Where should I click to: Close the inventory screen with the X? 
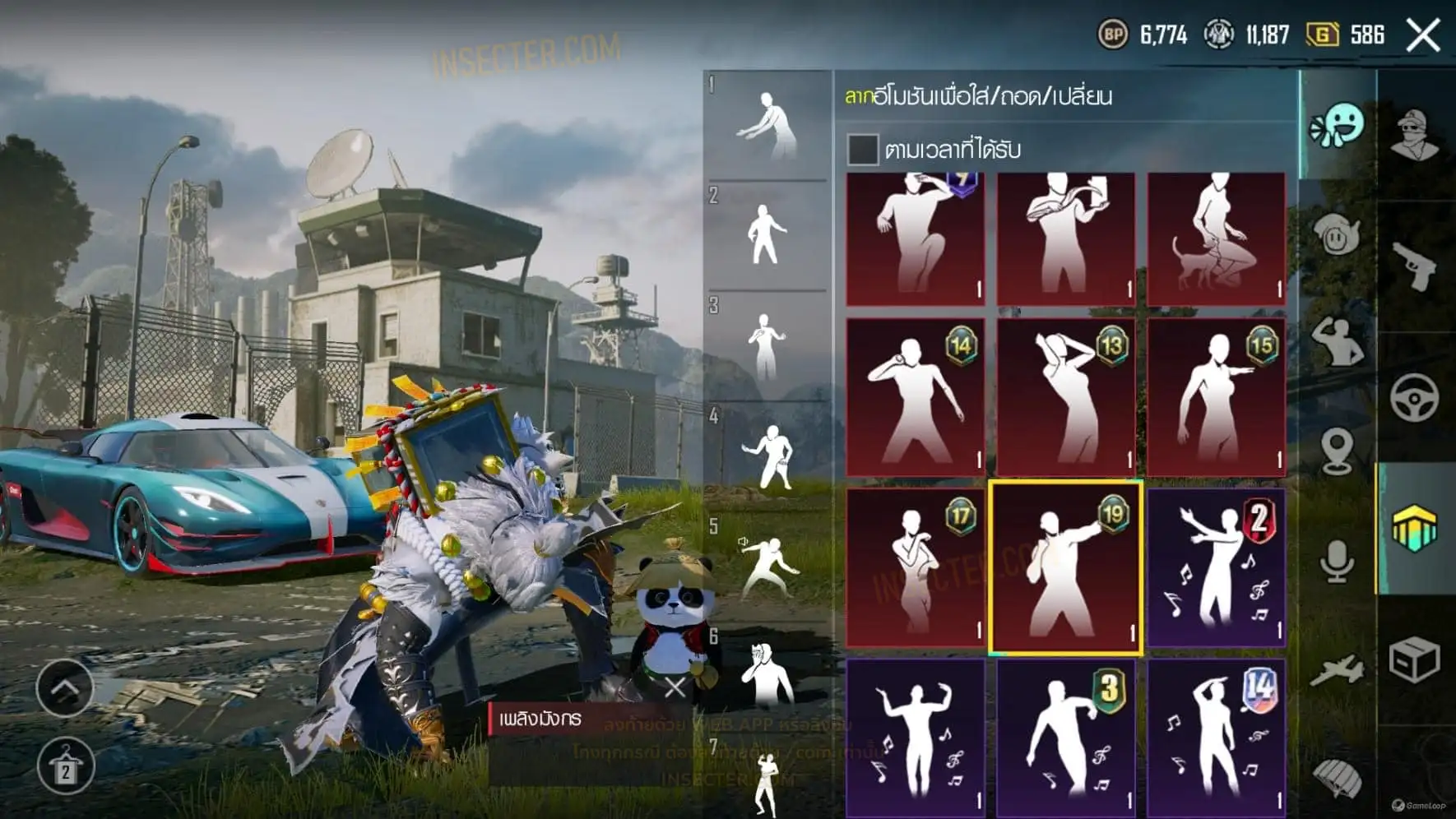(1422, 35)
